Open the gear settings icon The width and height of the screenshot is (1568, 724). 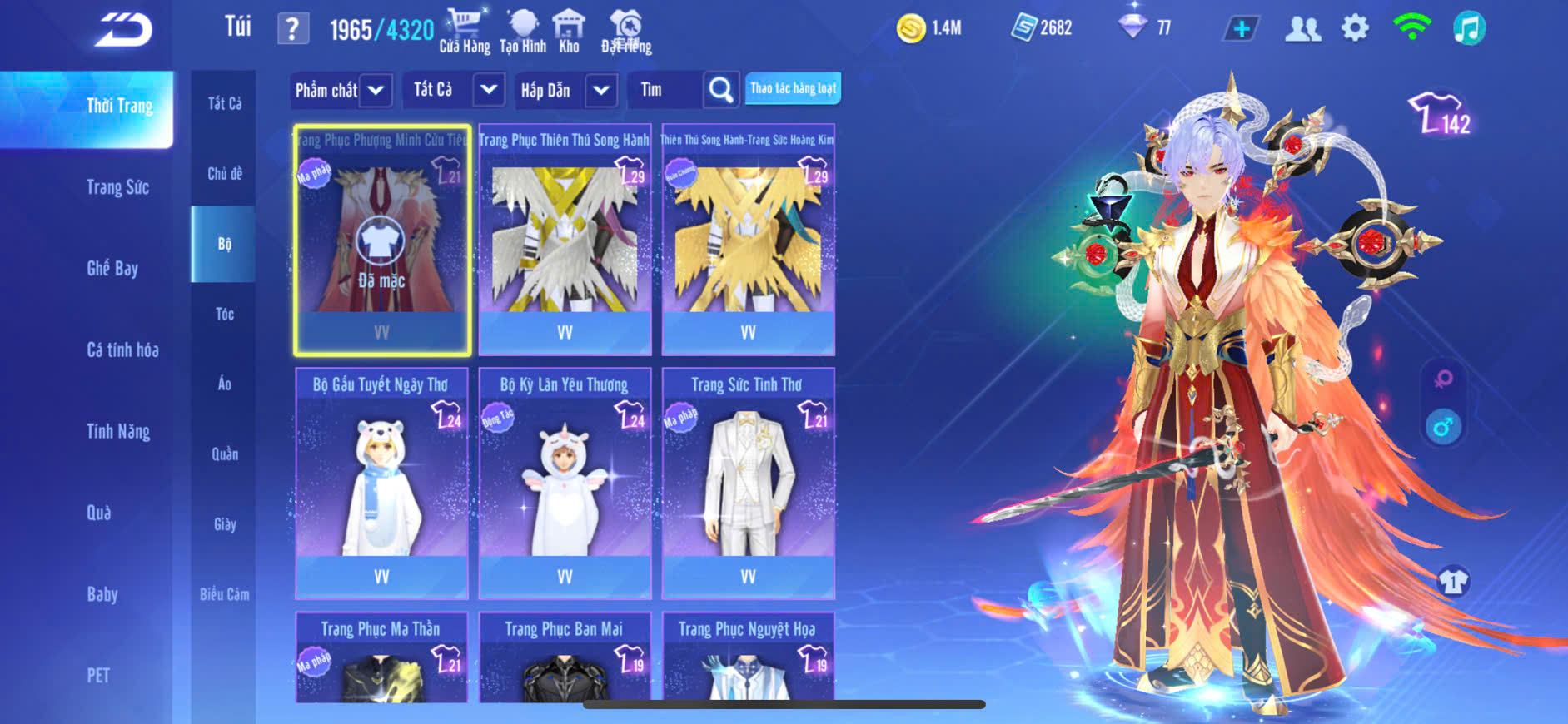tap(1355, 28)
